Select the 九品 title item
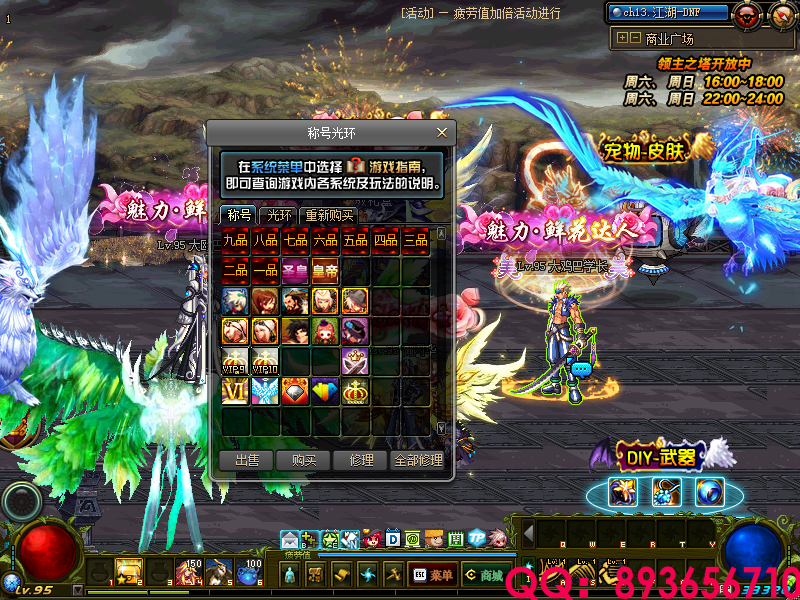Viewport: 800px width, 600px height. click(236, 241)
